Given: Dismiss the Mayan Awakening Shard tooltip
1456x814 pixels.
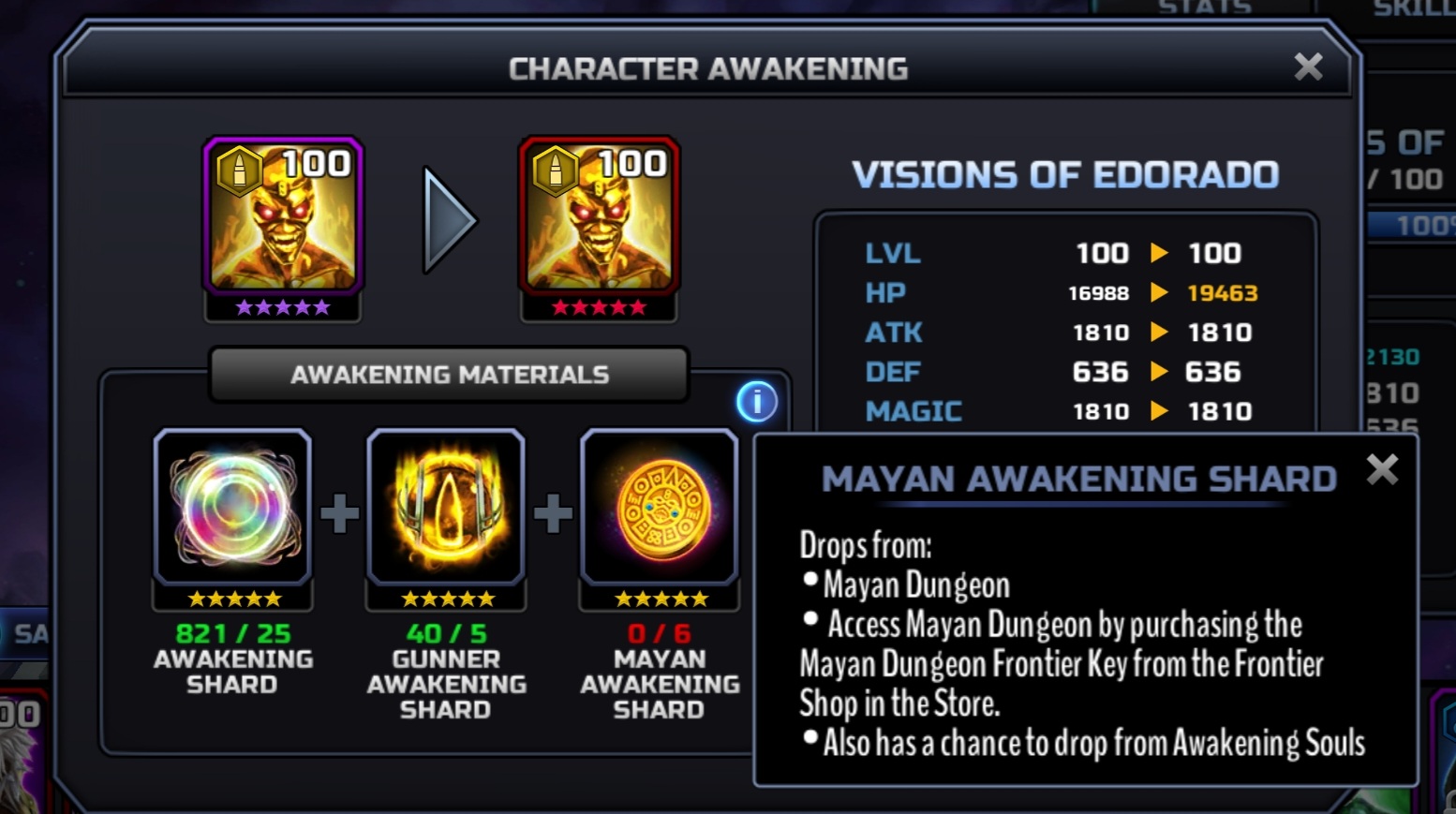Looking at the screenshot, I should [x=1382, y=469].
